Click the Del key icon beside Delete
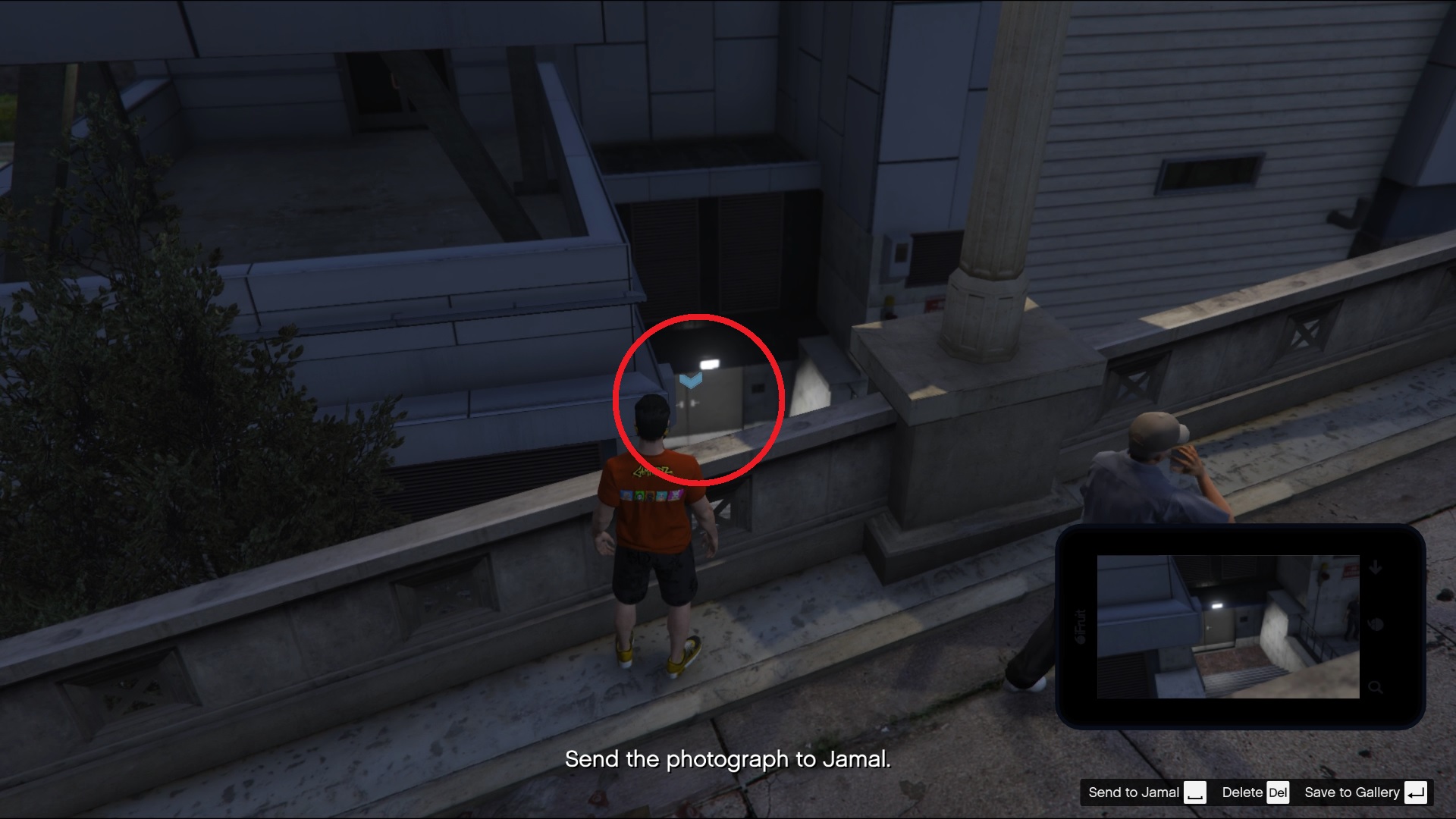 tap(1279, 792)
